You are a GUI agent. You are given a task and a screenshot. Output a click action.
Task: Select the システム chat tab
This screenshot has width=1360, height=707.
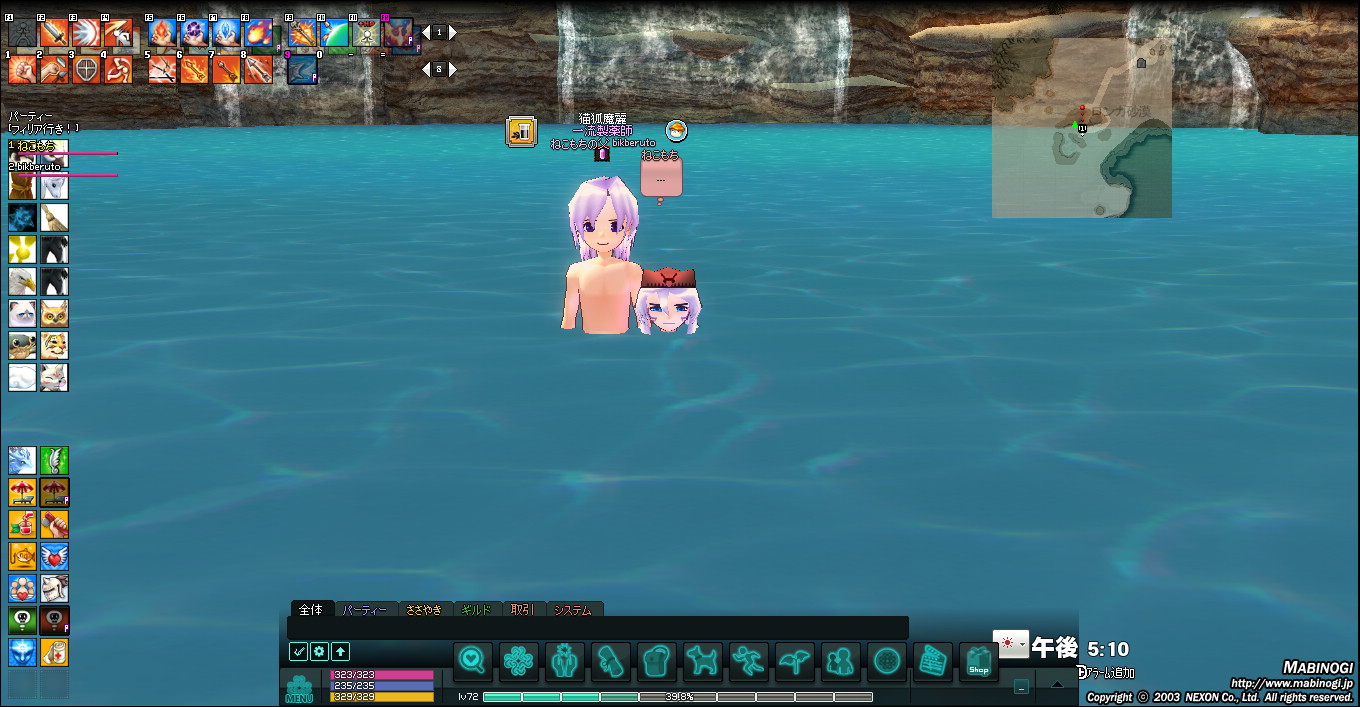pos(573,609)
